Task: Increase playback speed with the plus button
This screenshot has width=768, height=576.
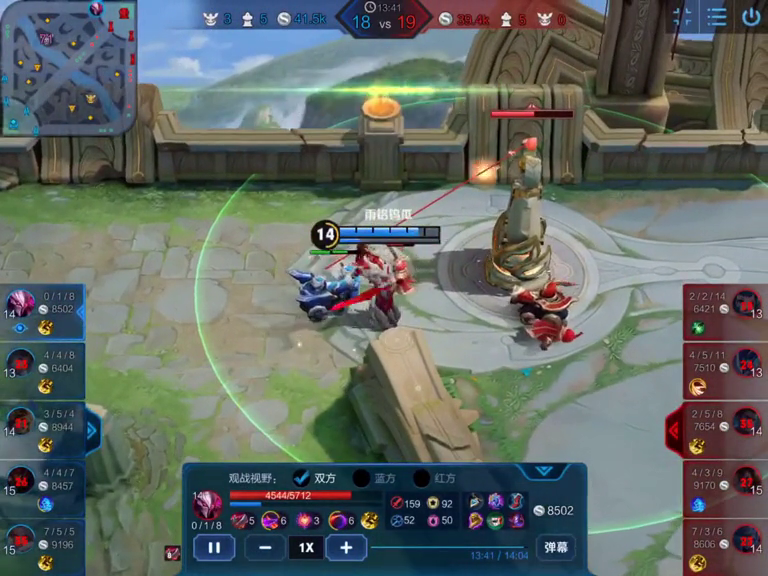Action: point(345,547)
